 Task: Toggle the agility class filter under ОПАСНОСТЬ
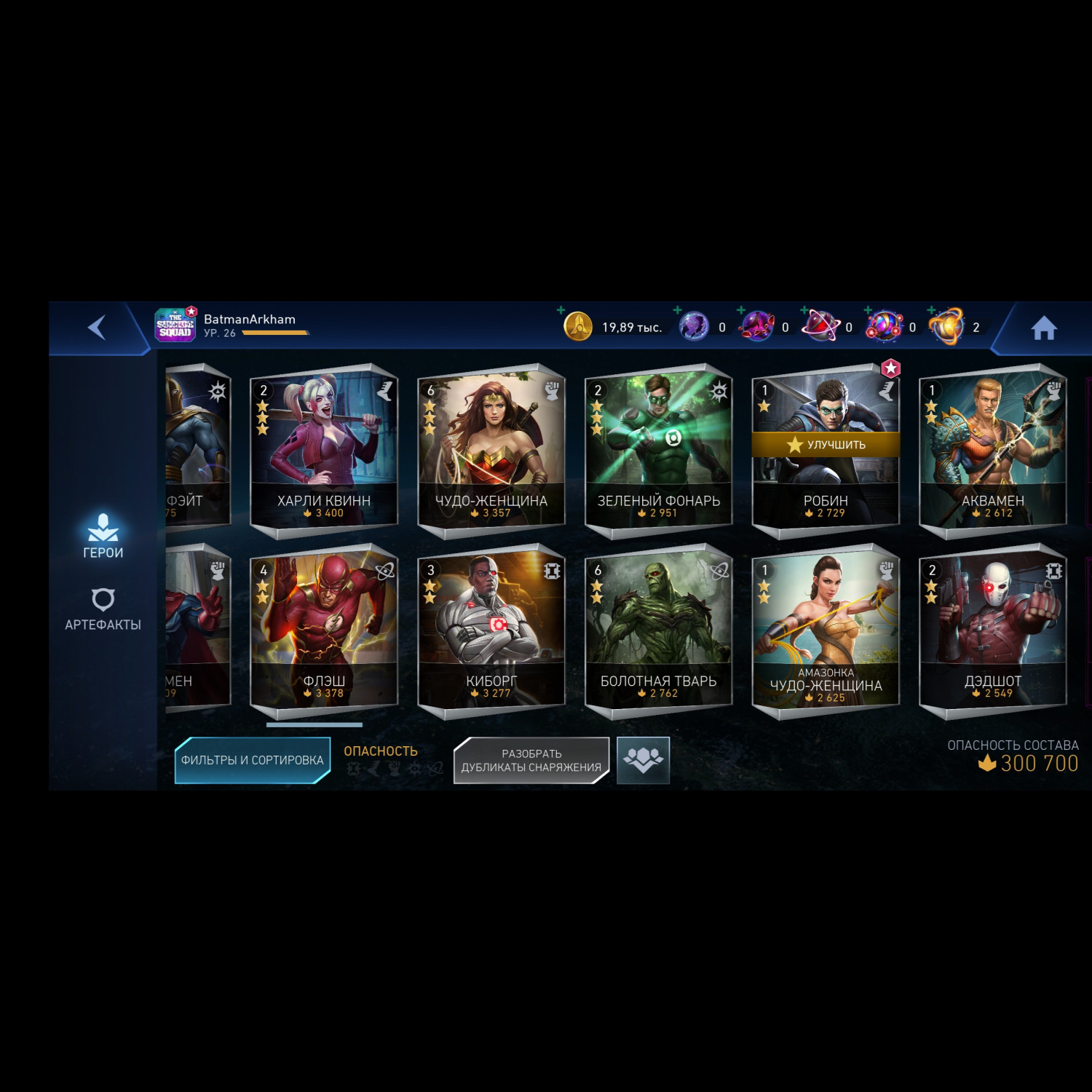click(375, 768)
